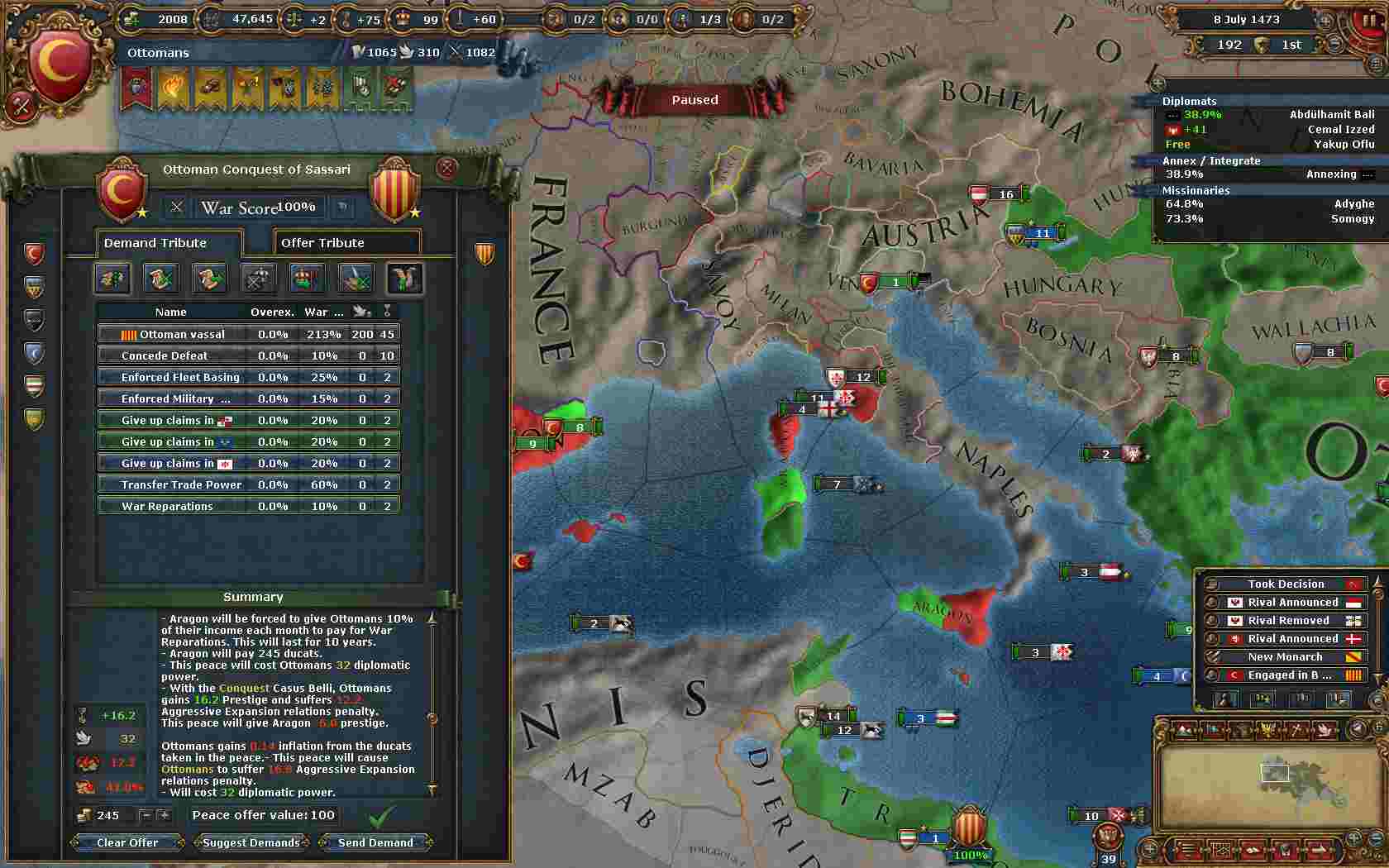The width and height of the screenshot is (1389, 868).
Task: Open the Missionaries outliner section
Action: [1196, 190]
